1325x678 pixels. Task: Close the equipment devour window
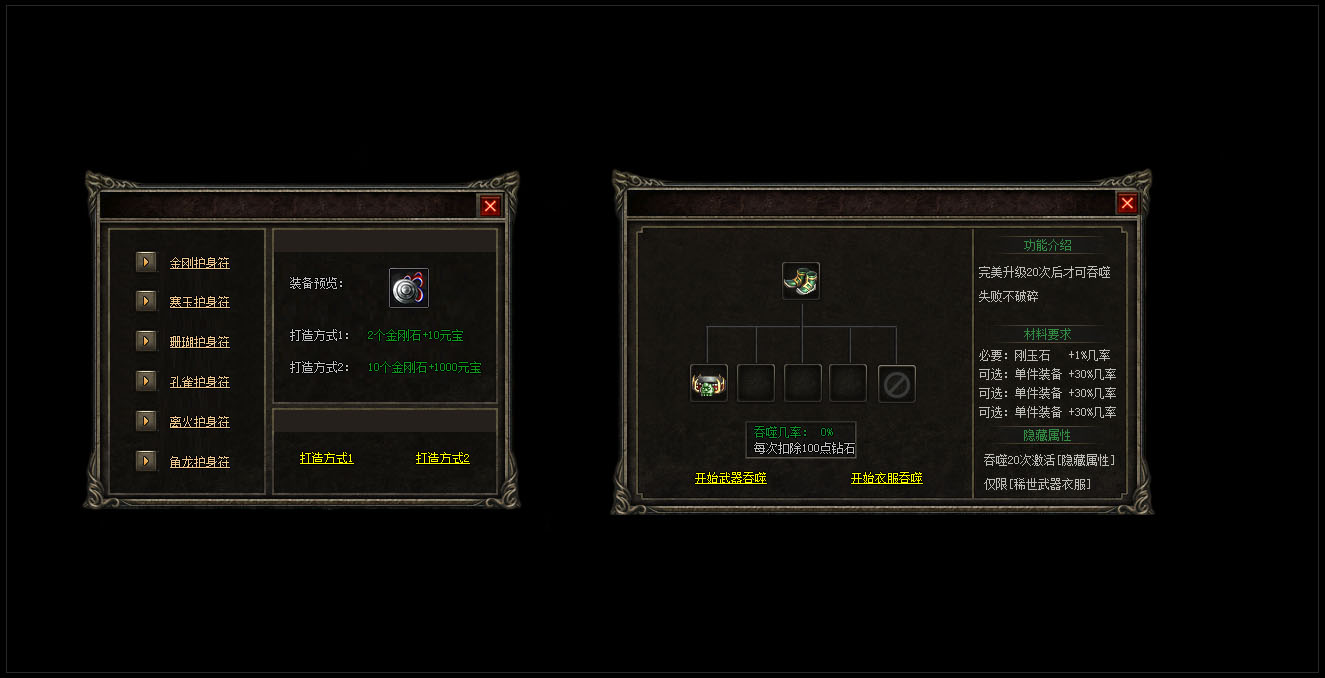click(1127, 203)
